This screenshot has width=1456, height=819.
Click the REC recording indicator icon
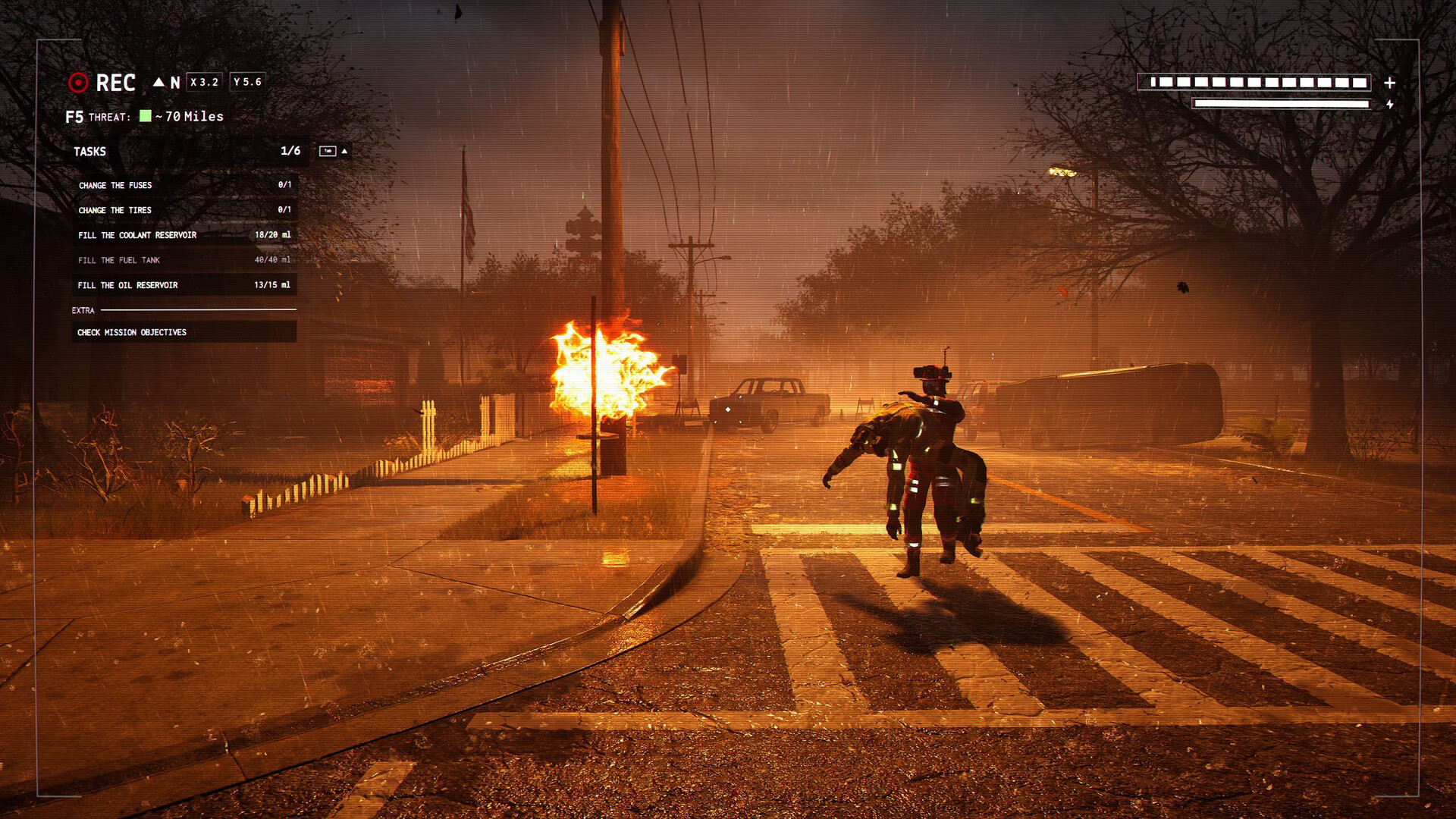click(78, 83)
